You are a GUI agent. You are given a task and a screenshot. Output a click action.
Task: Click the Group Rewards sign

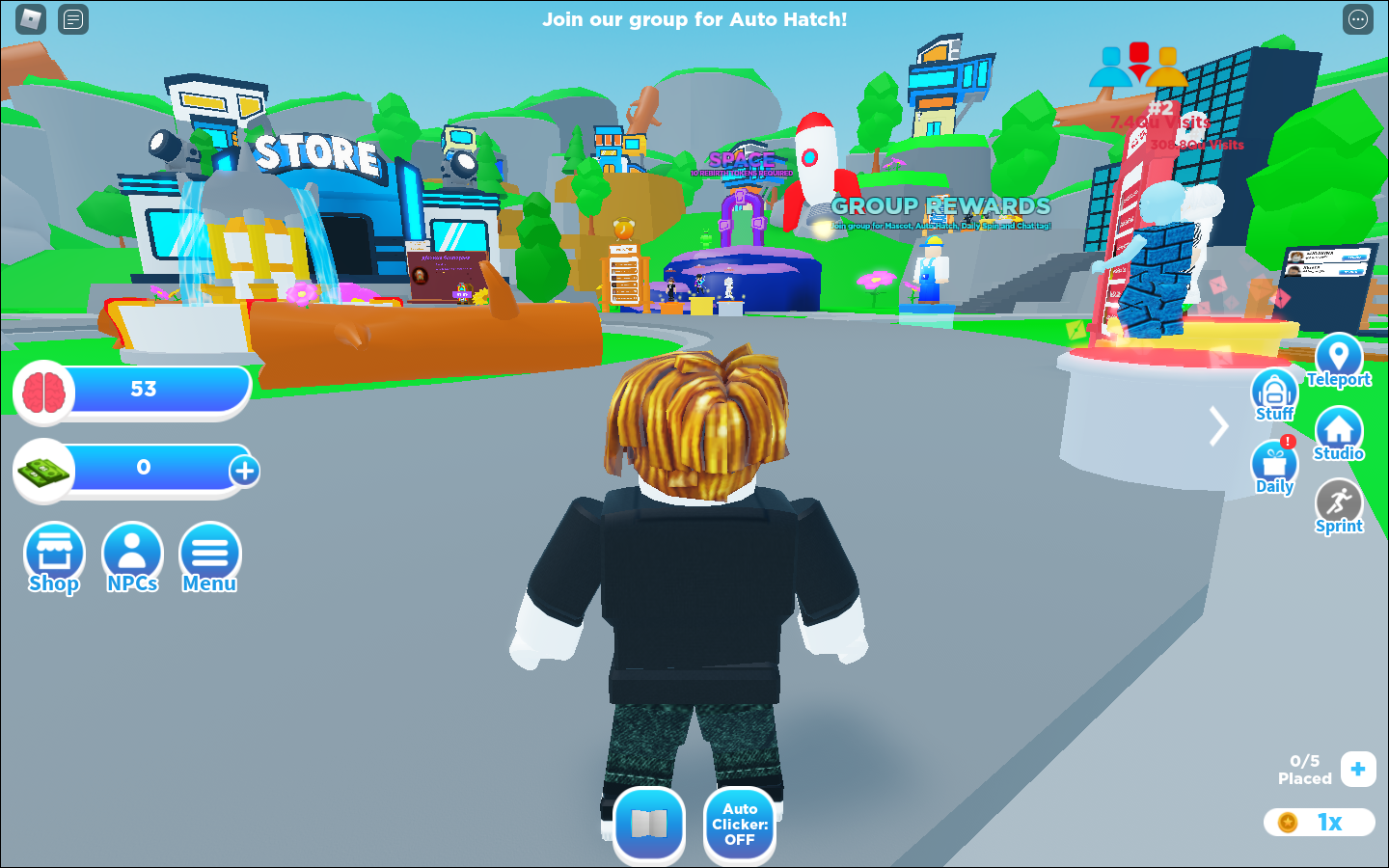pos(940,206)
